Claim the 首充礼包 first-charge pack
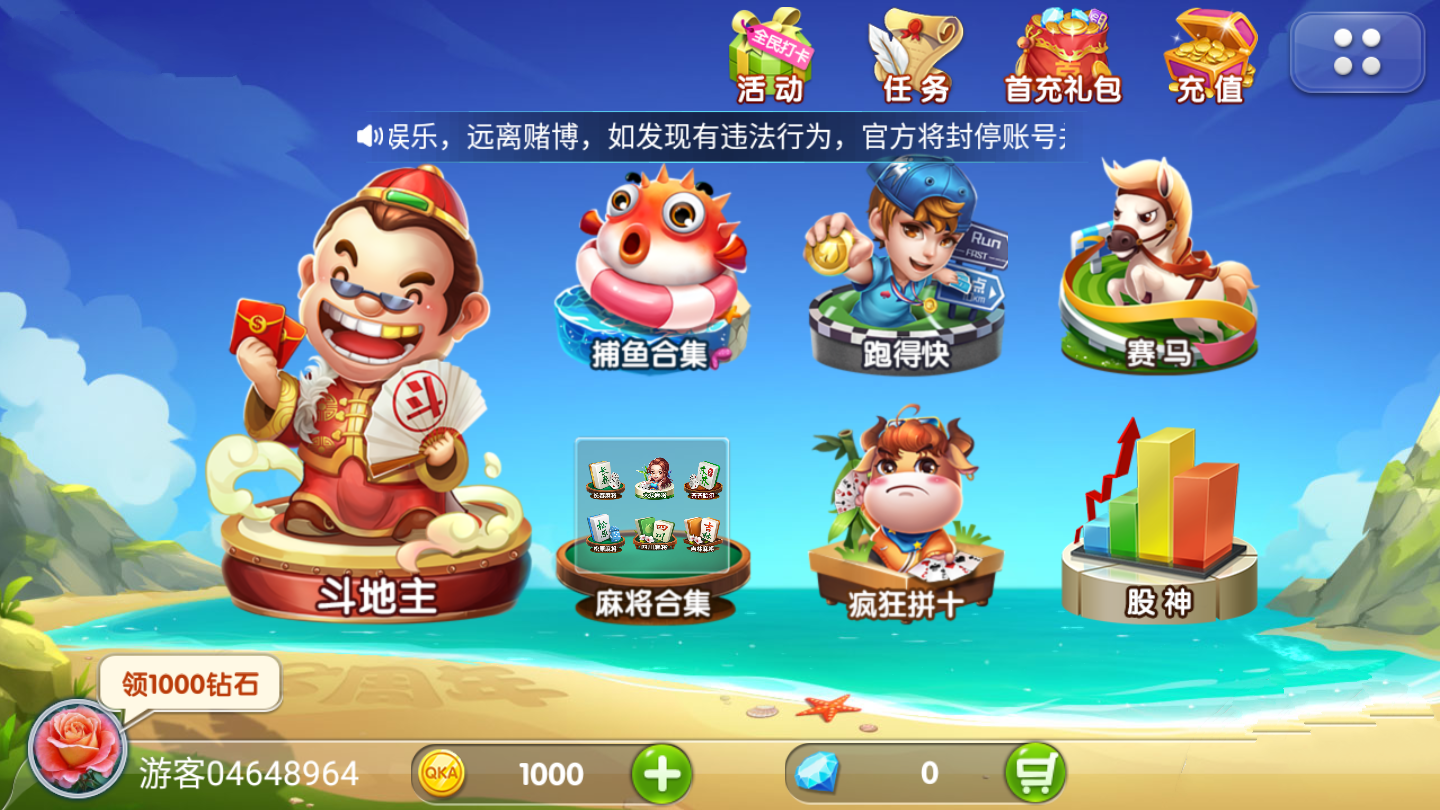The height and width of the screenshot is (810, 1440). tap(1060, 55)
